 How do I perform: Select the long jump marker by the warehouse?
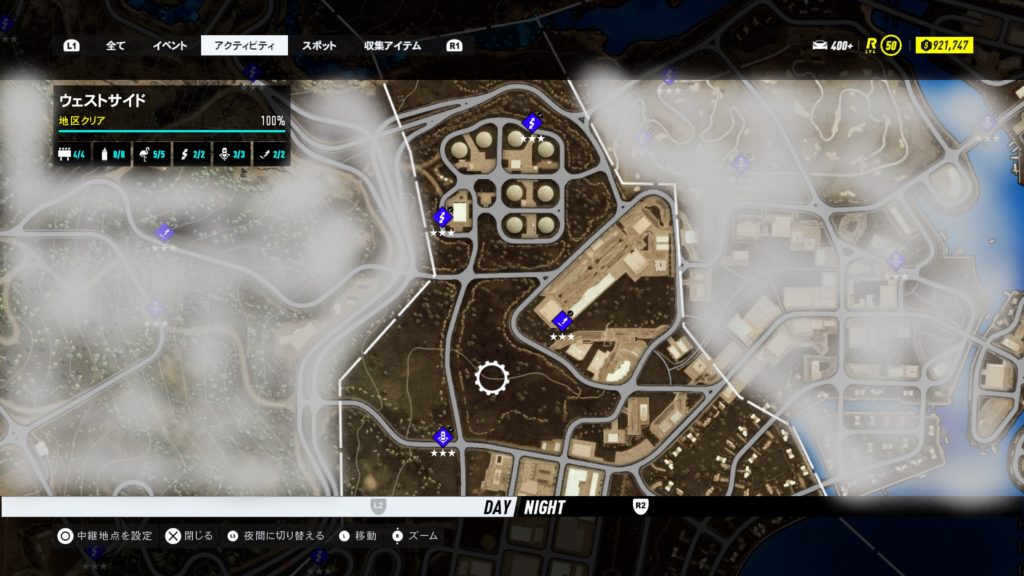(x=561, y=322)
